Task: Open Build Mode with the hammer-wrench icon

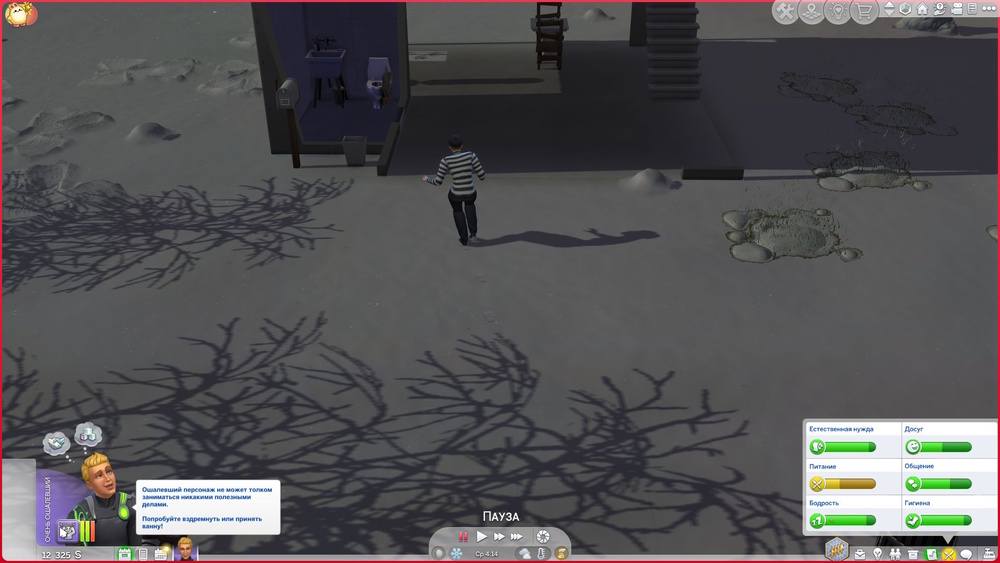Action: click(786, 11)
